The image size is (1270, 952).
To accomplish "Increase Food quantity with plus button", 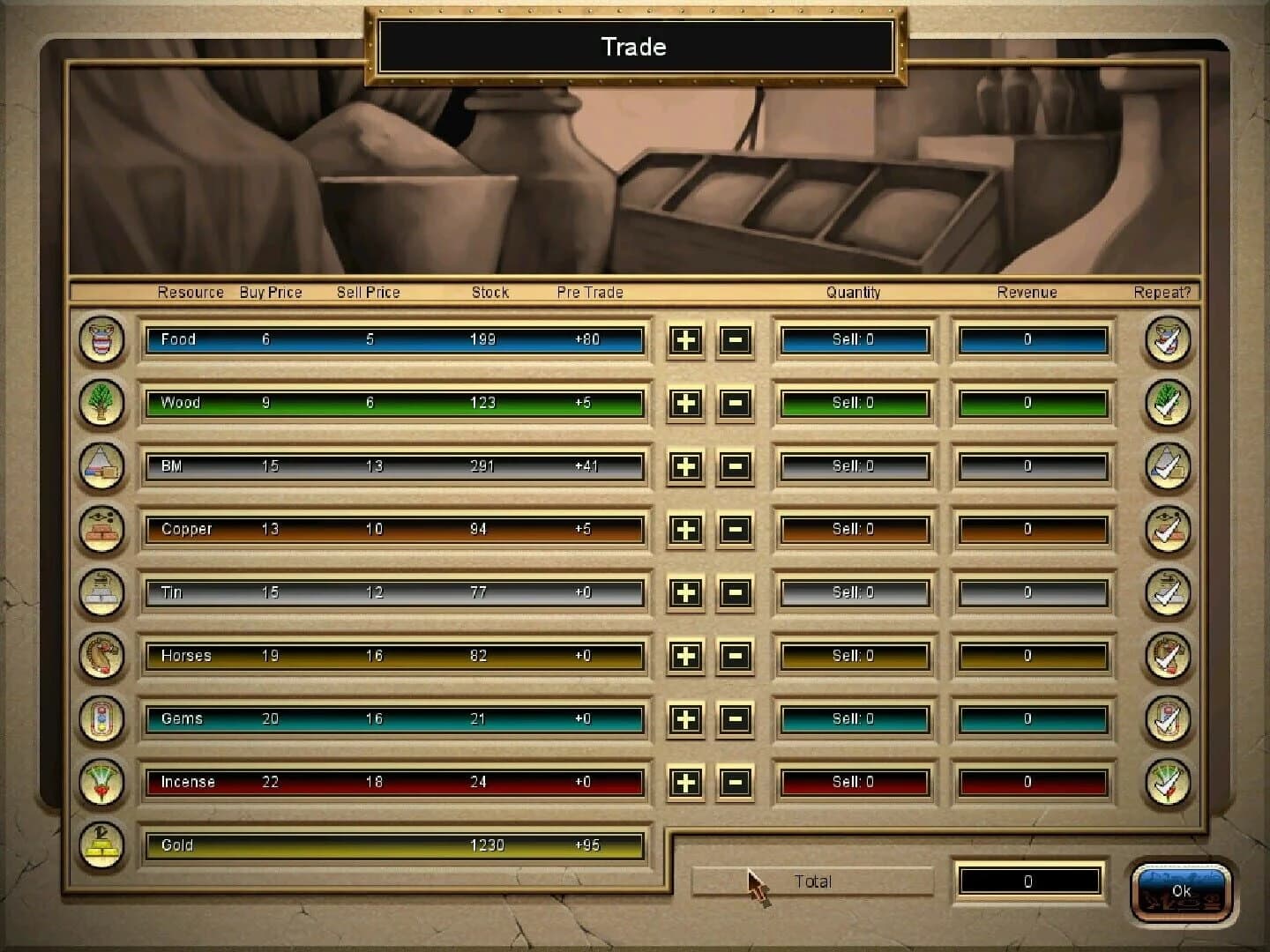I will pyautogui.click(x=685, y=340).
